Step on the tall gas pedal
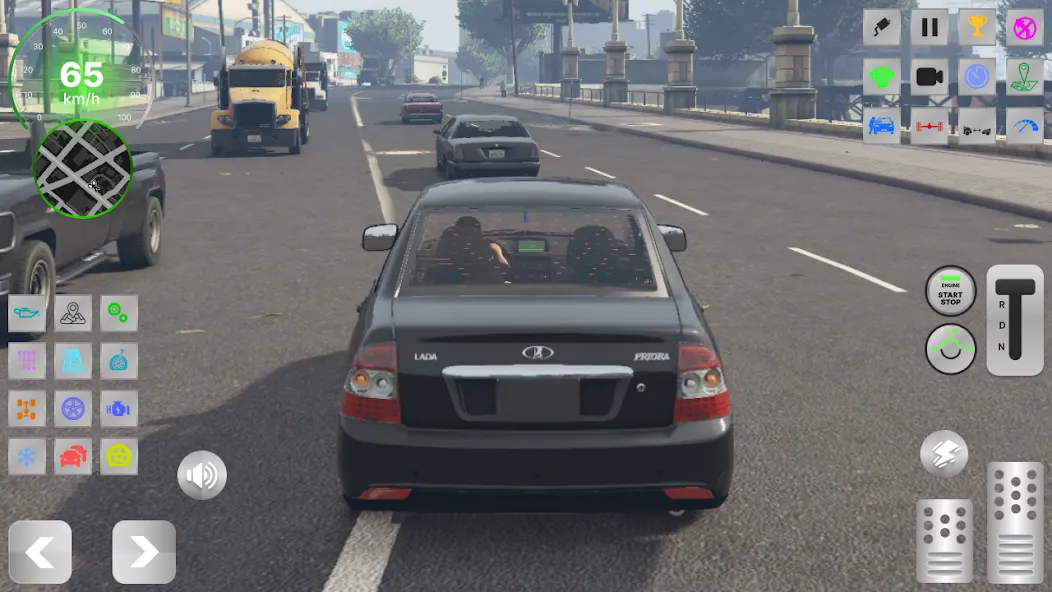Image resolution: width=1052 pixels, height=592 pixels. [1015, 523]
